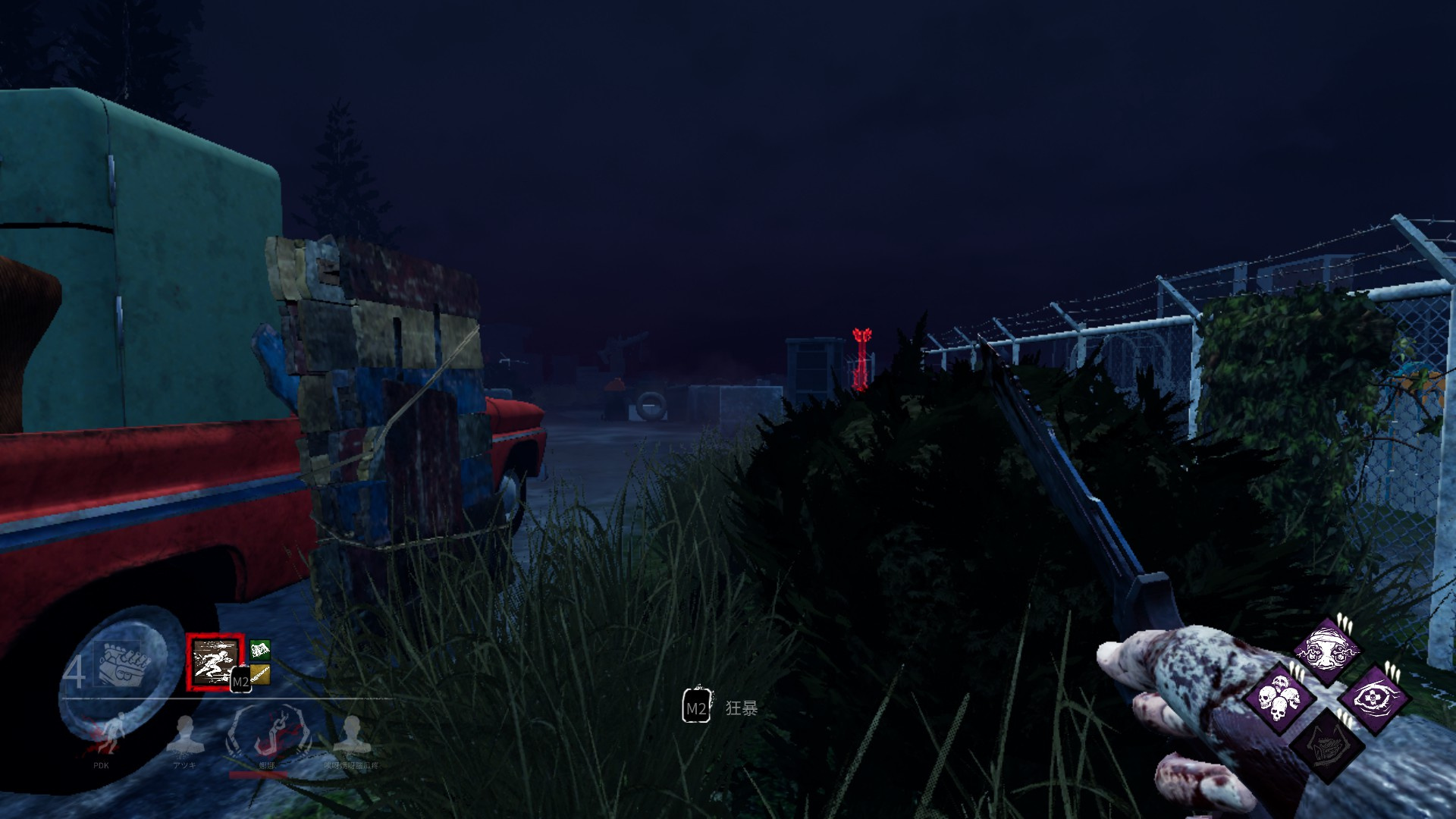Click the M2 badge beside the add-on icons
Viewport: 1456px width, 819px height.
pyautogui.click(x=242, y=680)
